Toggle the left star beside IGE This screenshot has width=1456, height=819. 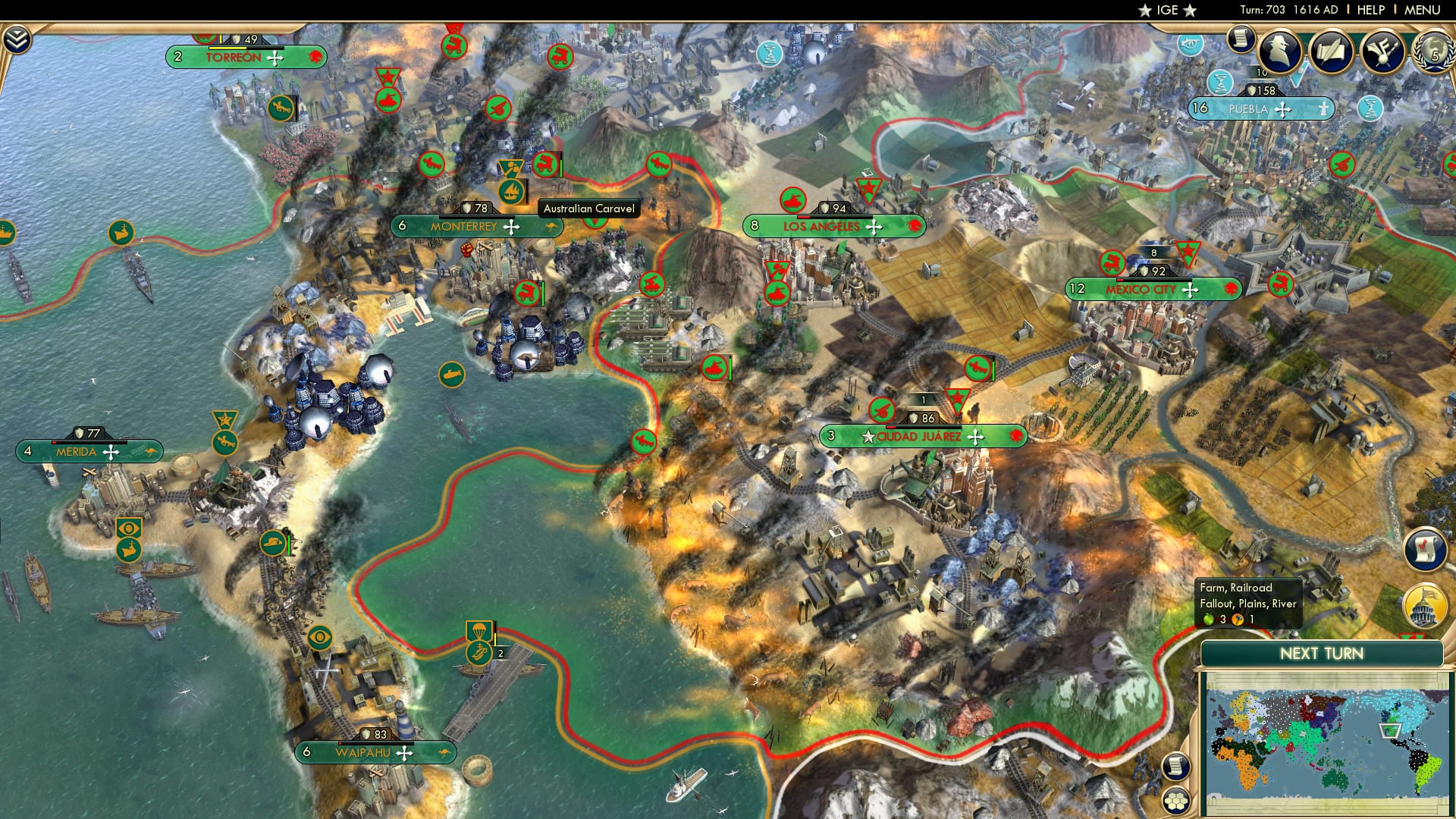tap(1144, 10)
